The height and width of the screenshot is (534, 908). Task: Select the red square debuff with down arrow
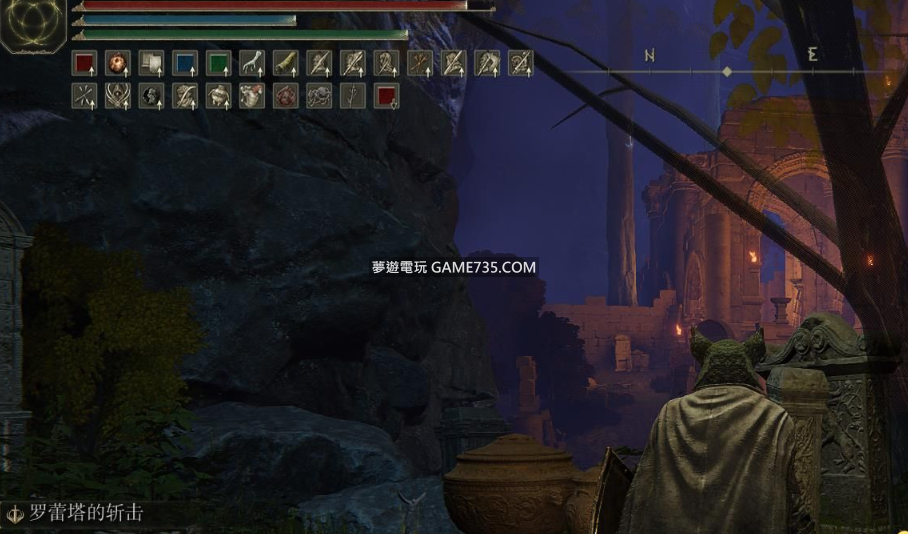(x=386, y=96)
